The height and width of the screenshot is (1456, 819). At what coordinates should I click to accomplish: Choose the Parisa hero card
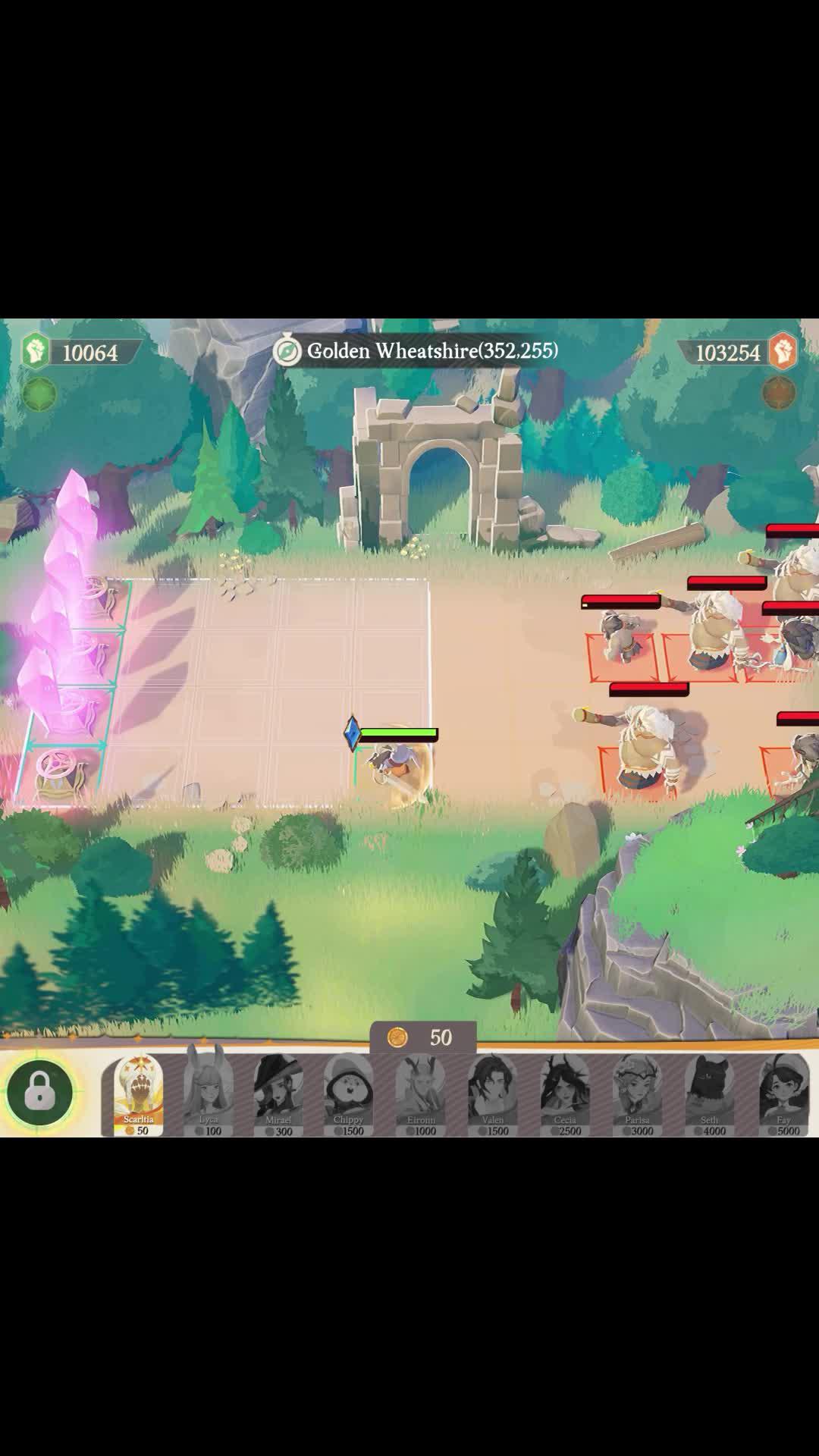click(x=637, y=1093)
